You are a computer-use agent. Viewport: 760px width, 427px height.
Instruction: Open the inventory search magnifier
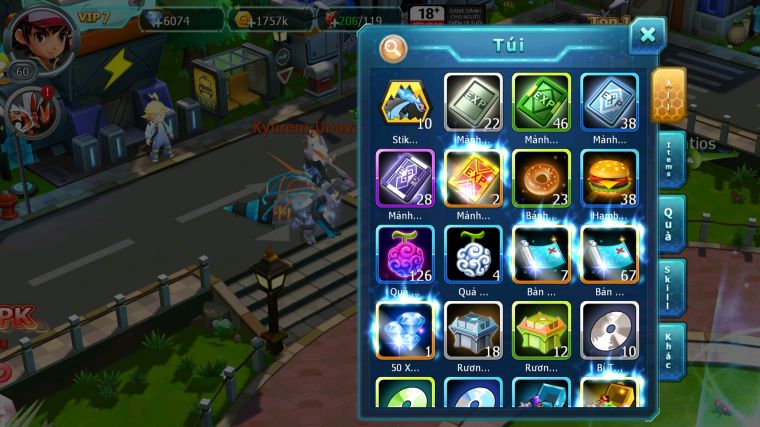(393, 47)
